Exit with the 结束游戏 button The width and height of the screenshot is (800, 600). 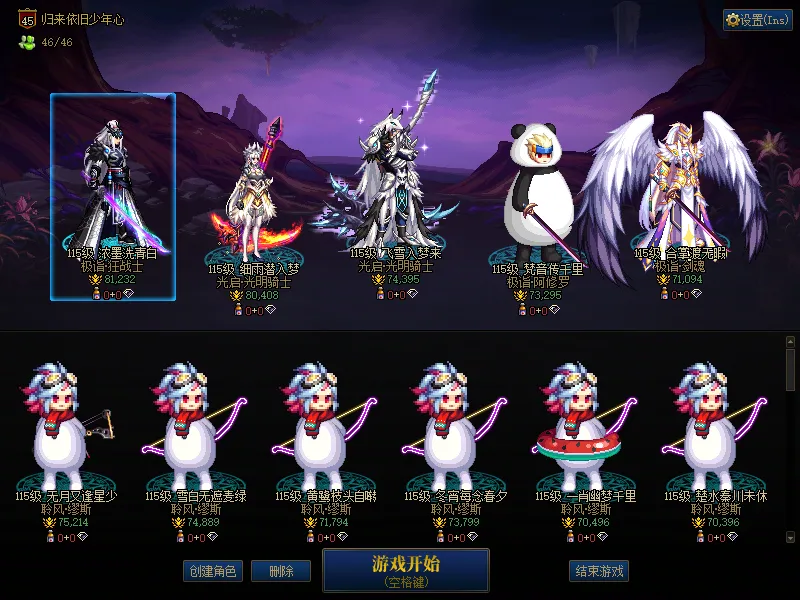click(x=599, y=571)
